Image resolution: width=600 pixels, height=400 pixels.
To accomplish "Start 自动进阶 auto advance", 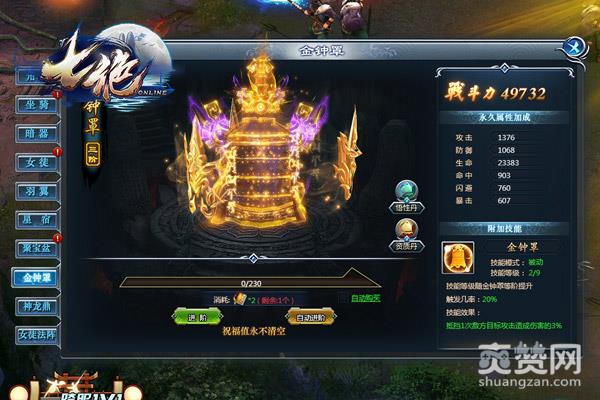I will [310, 317].
